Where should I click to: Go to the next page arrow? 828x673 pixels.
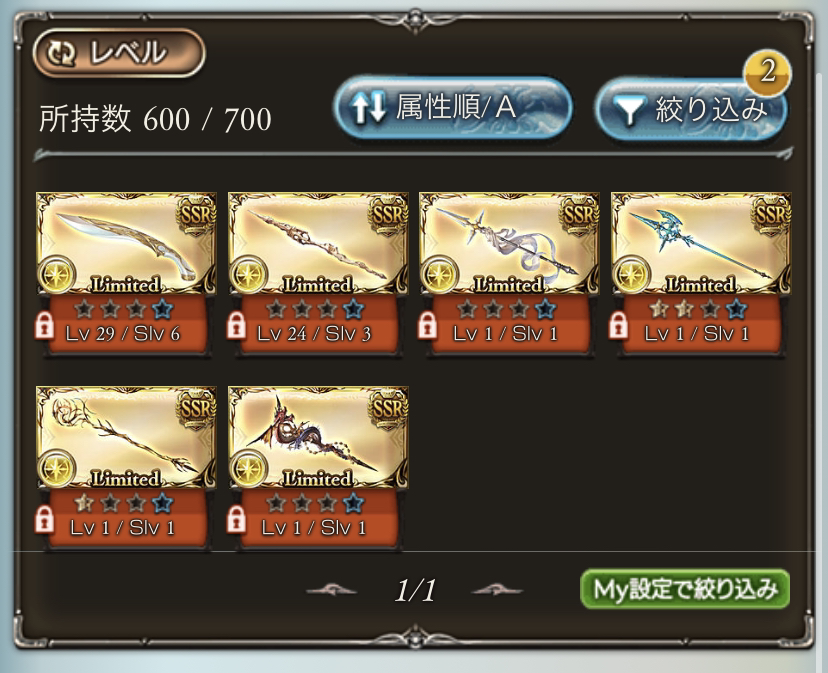pyautogui.click(x=497, y=590)
